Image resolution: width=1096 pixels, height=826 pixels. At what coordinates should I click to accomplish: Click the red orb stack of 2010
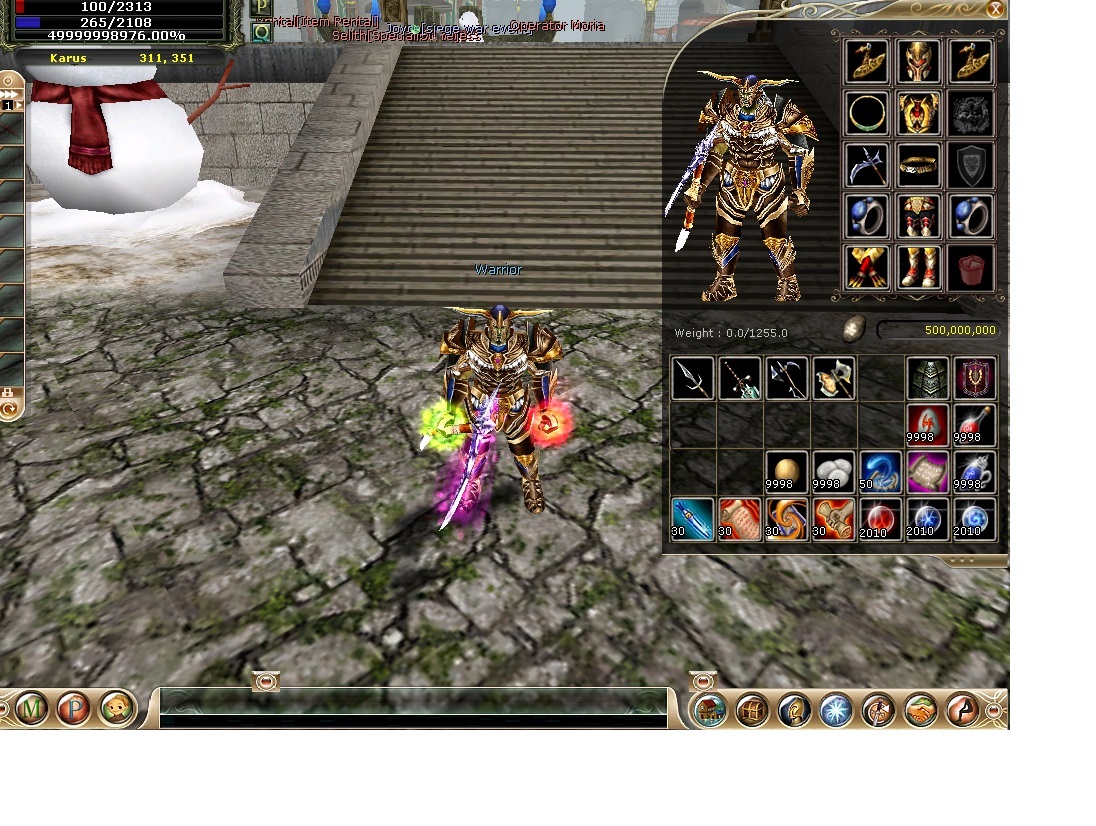click(880, 520)
